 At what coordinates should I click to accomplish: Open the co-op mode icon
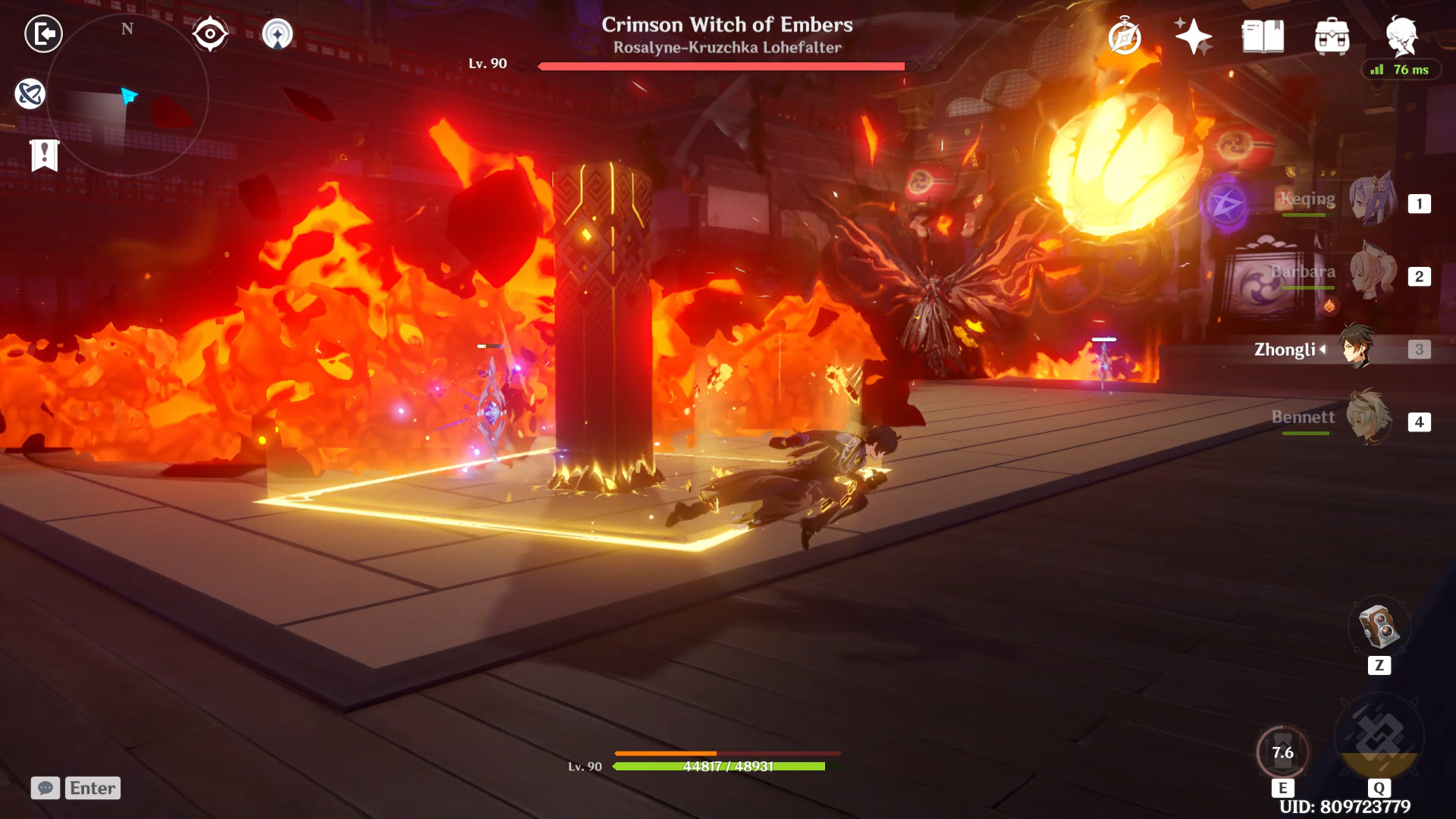coord(30,94)
